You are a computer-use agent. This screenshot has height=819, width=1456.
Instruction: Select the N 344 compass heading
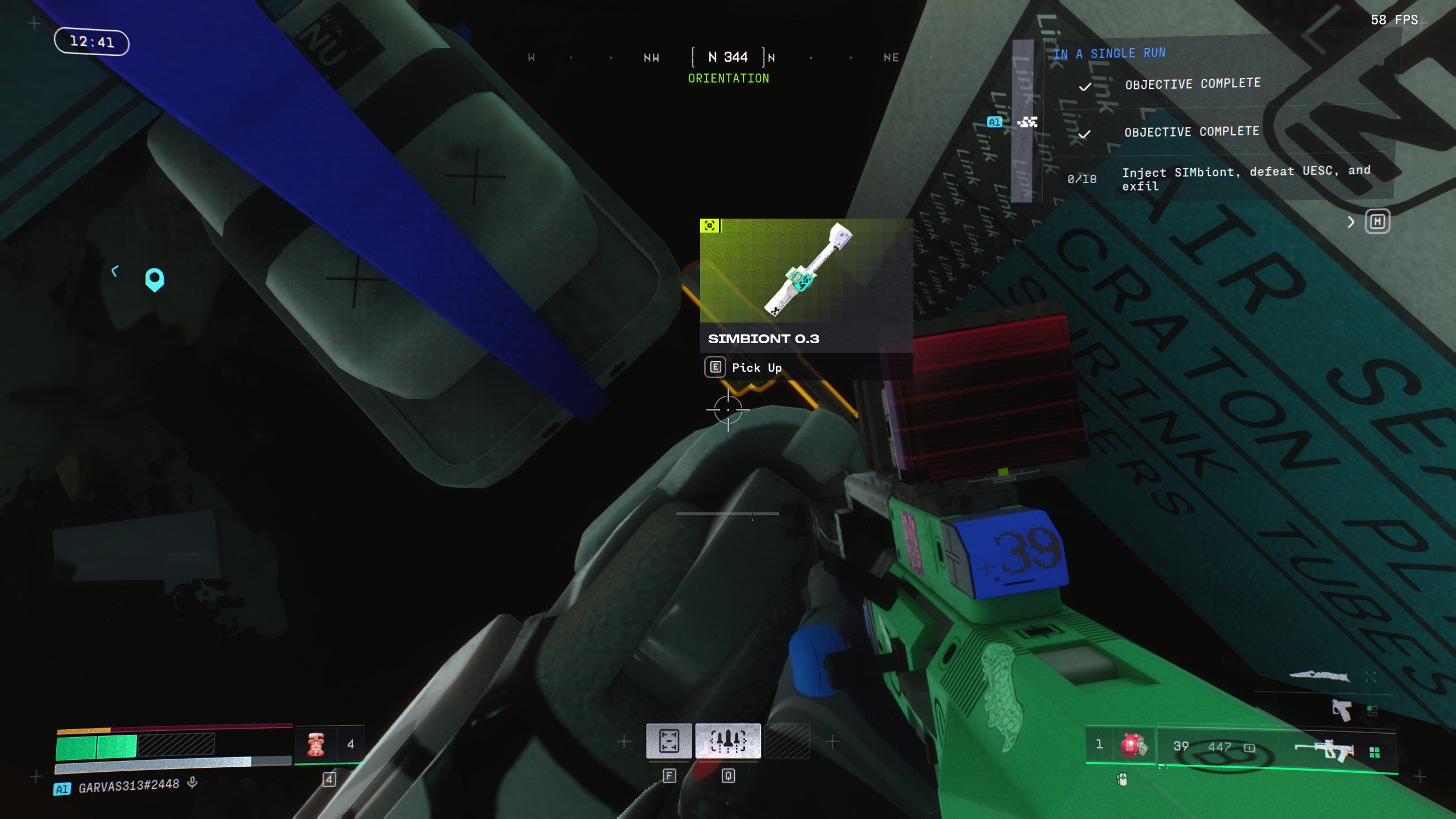(728, 57)
